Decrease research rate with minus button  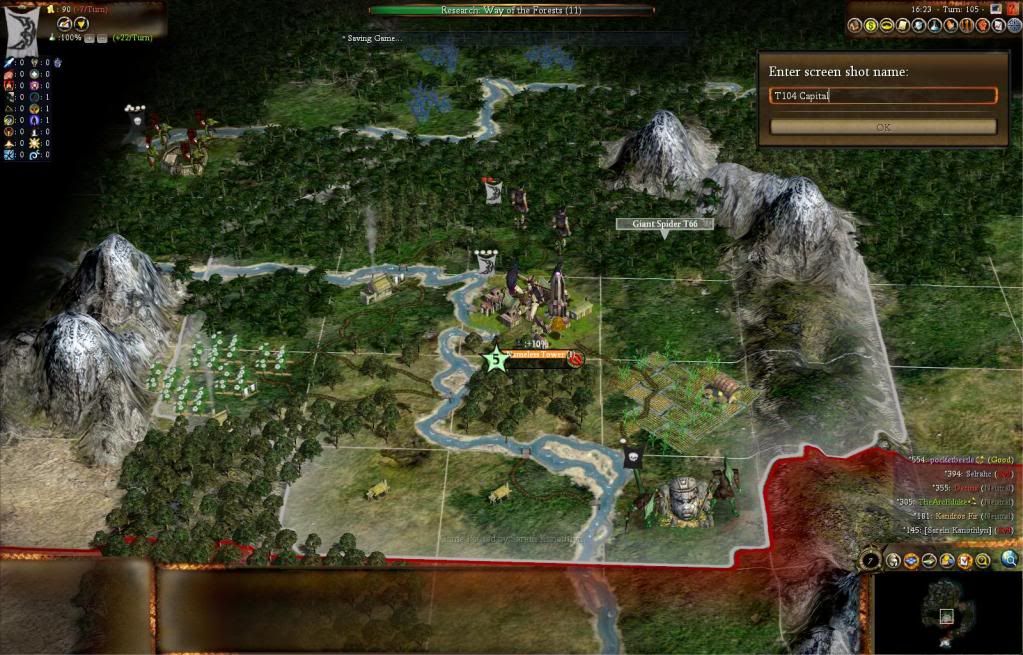(x=102, y=38)
